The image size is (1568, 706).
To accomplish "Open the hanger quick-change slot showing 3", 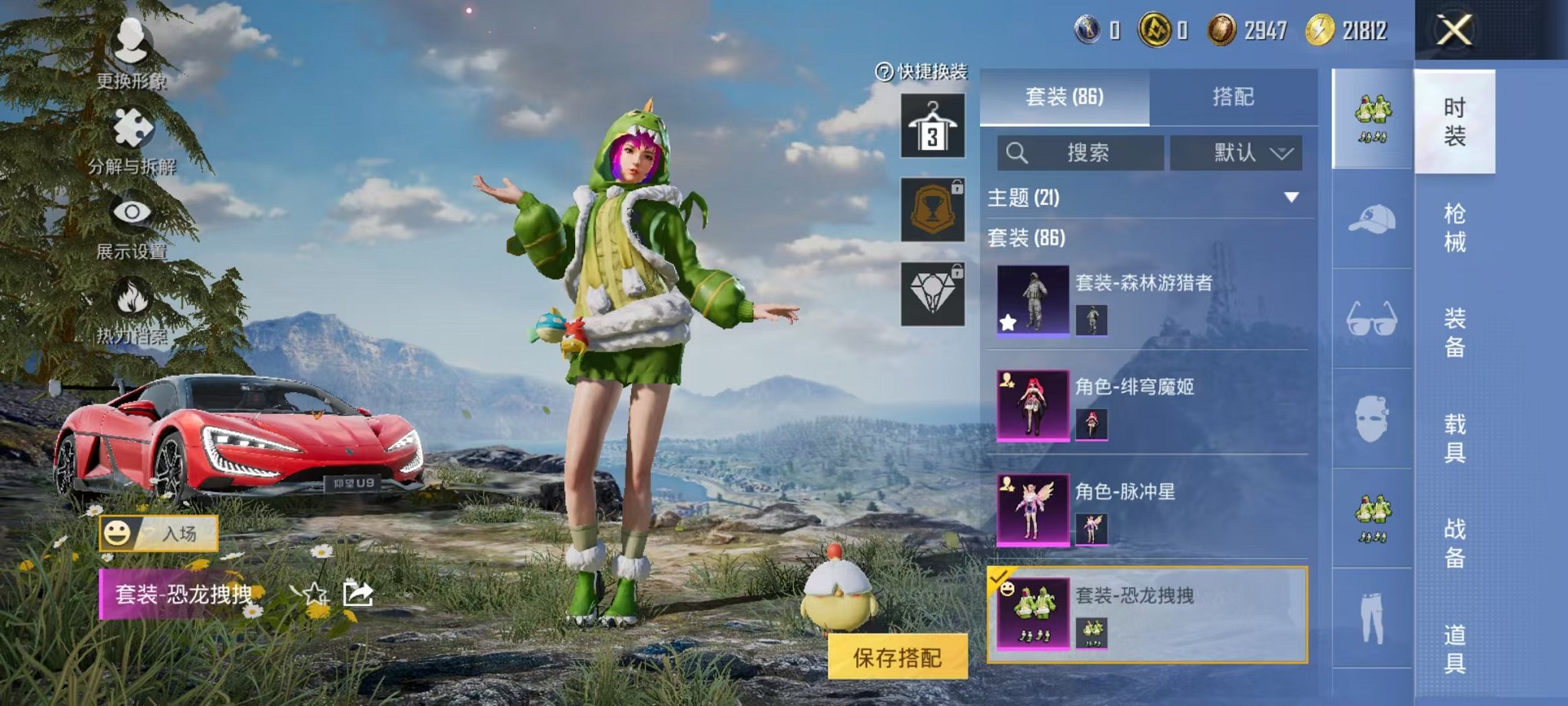I will pyautogui.click(x=932, y=125).
